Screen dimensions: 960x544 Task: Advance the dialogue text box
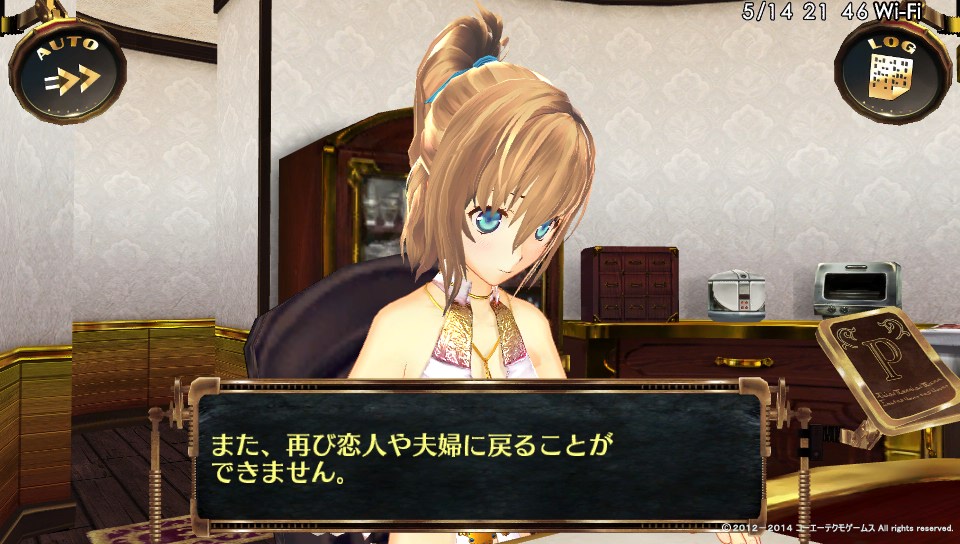[x=480, y=460]
